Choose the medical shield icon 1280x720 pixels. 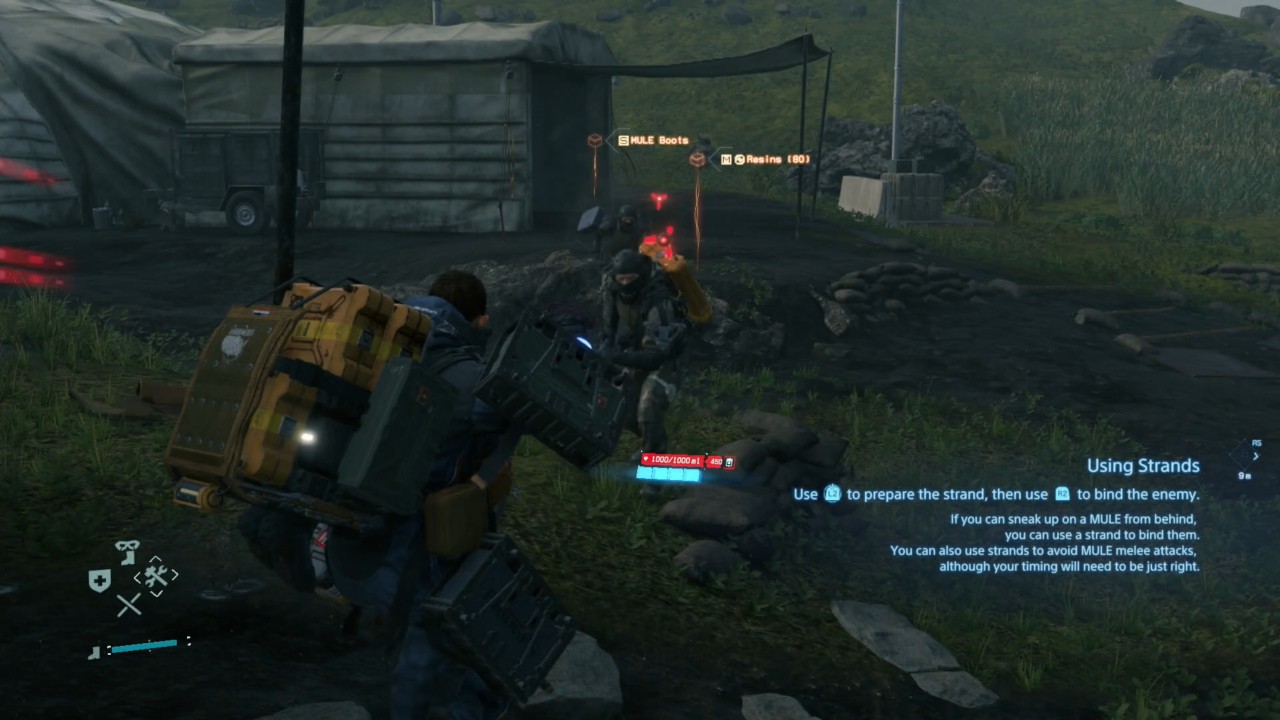100,581
